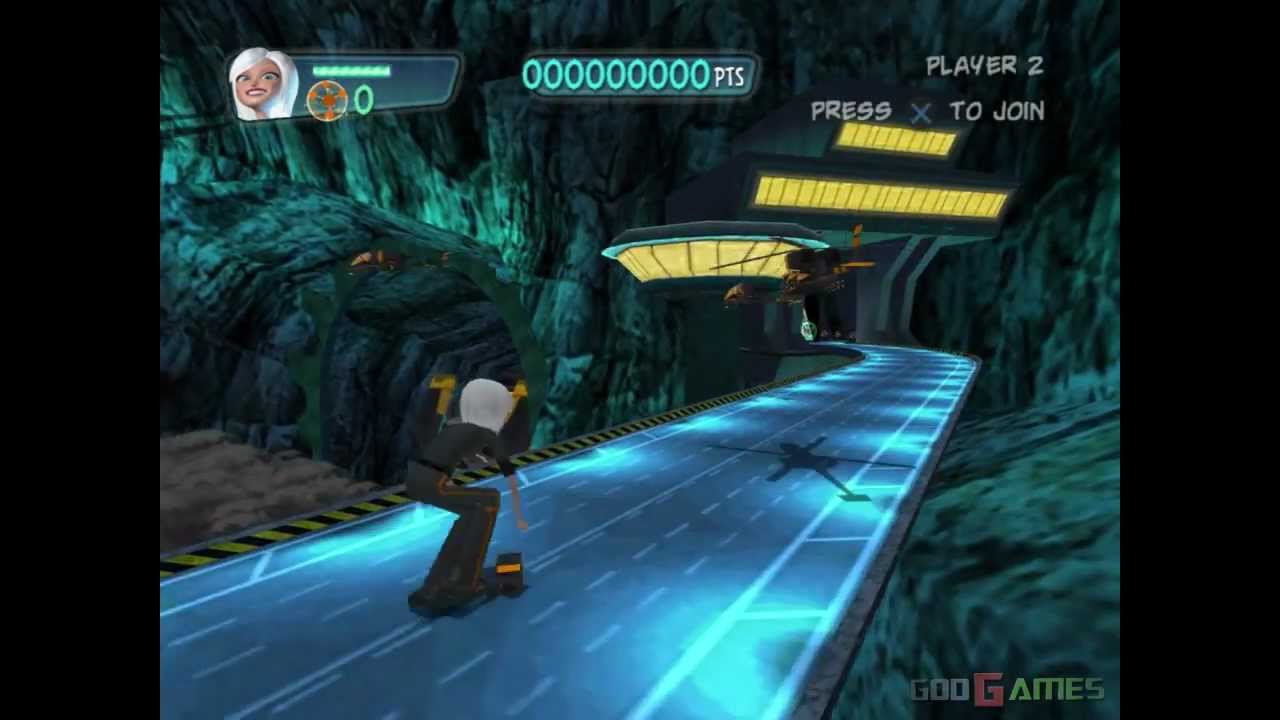Select the PLAYER 2 label

point(984,66)
